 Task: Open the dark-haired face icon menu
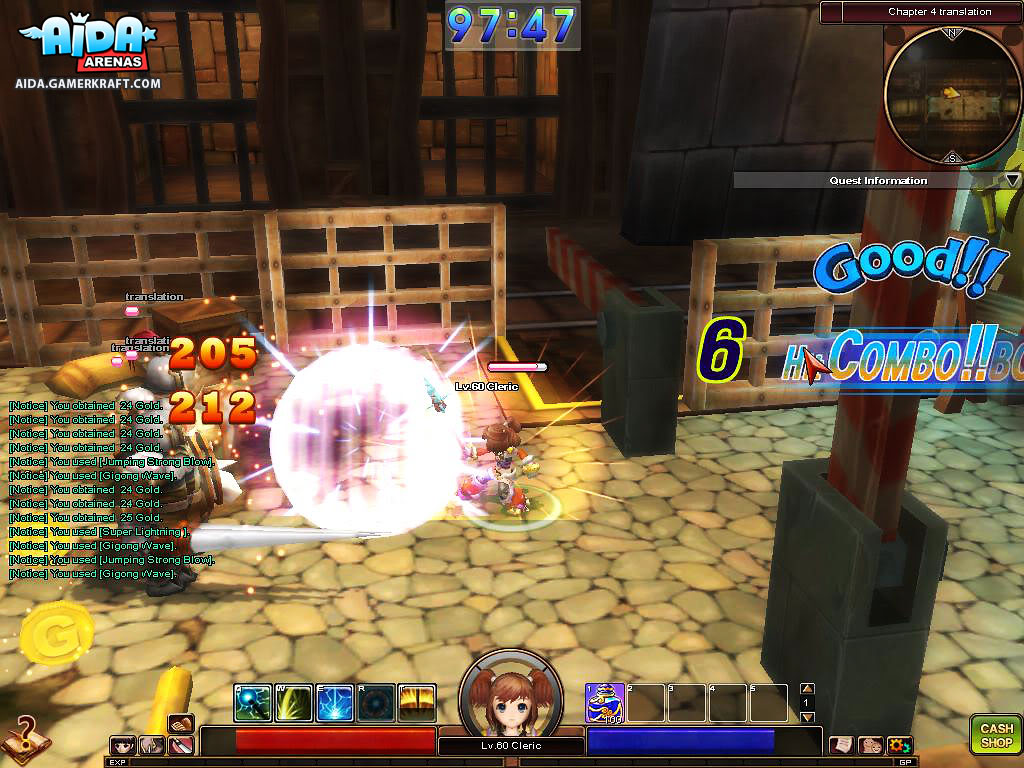click(123, 745)
